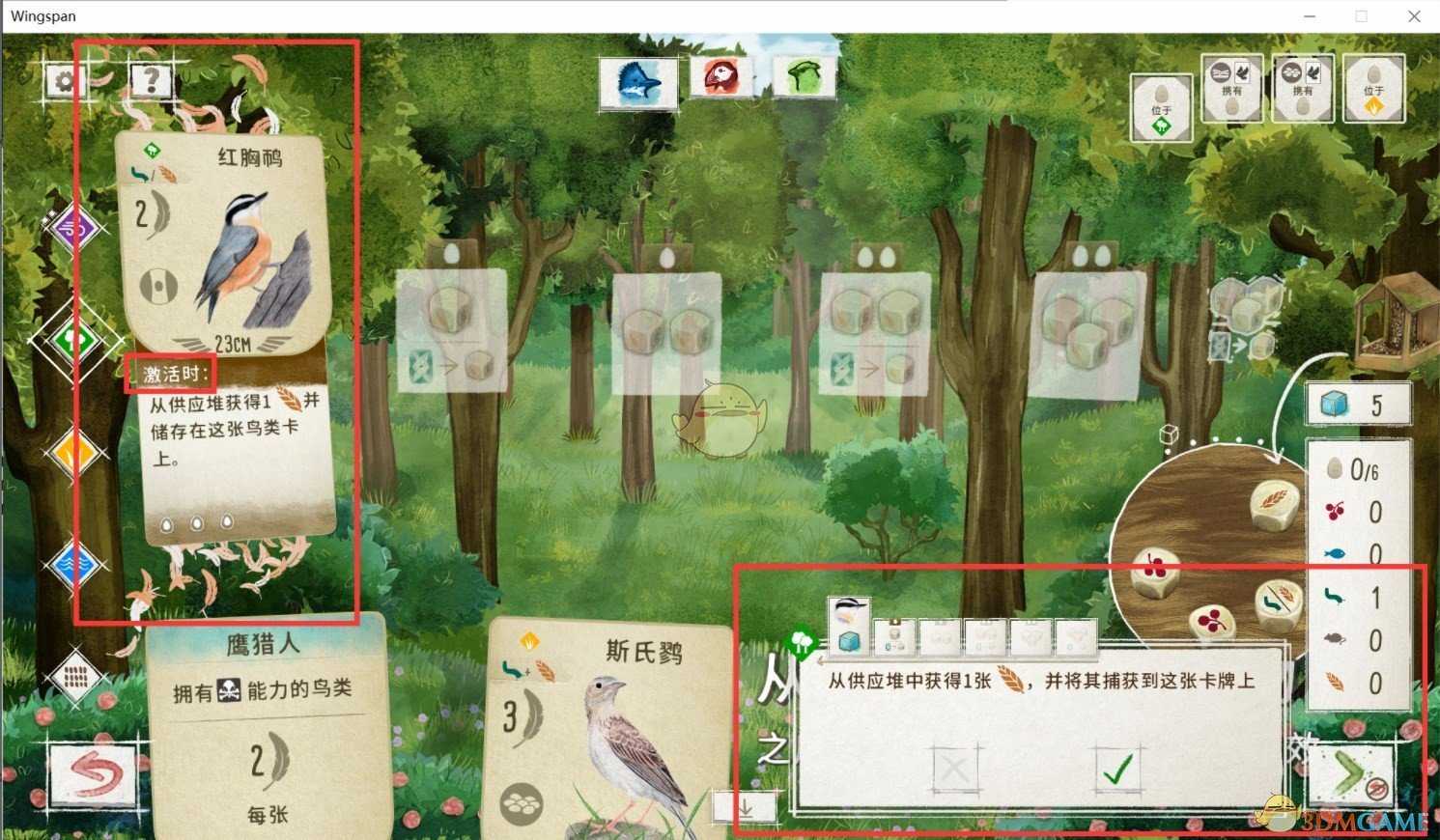Click the 0/6 egg progress indicator

click(x=1355, y=470)
